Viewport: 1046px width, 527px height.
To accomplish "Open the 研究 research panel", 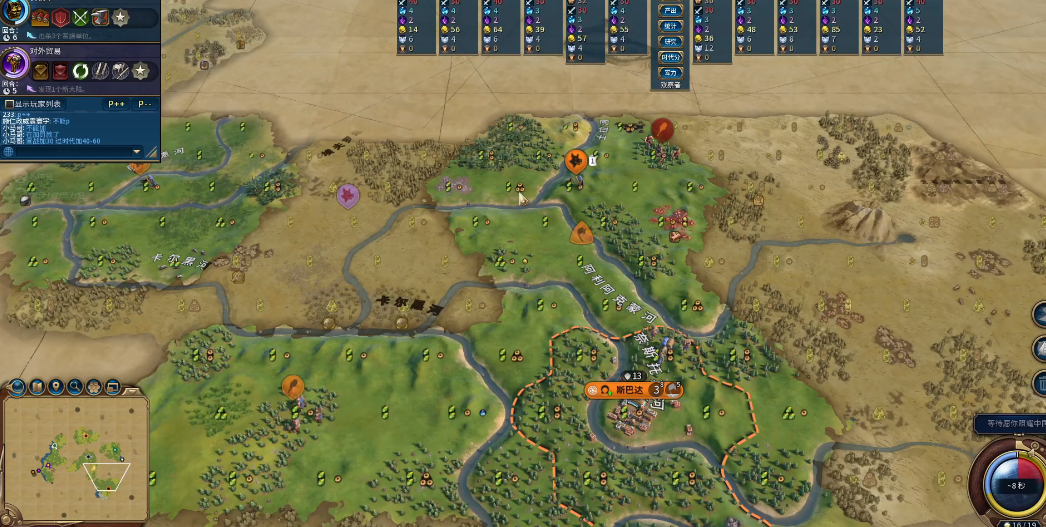I will point(670,42).
